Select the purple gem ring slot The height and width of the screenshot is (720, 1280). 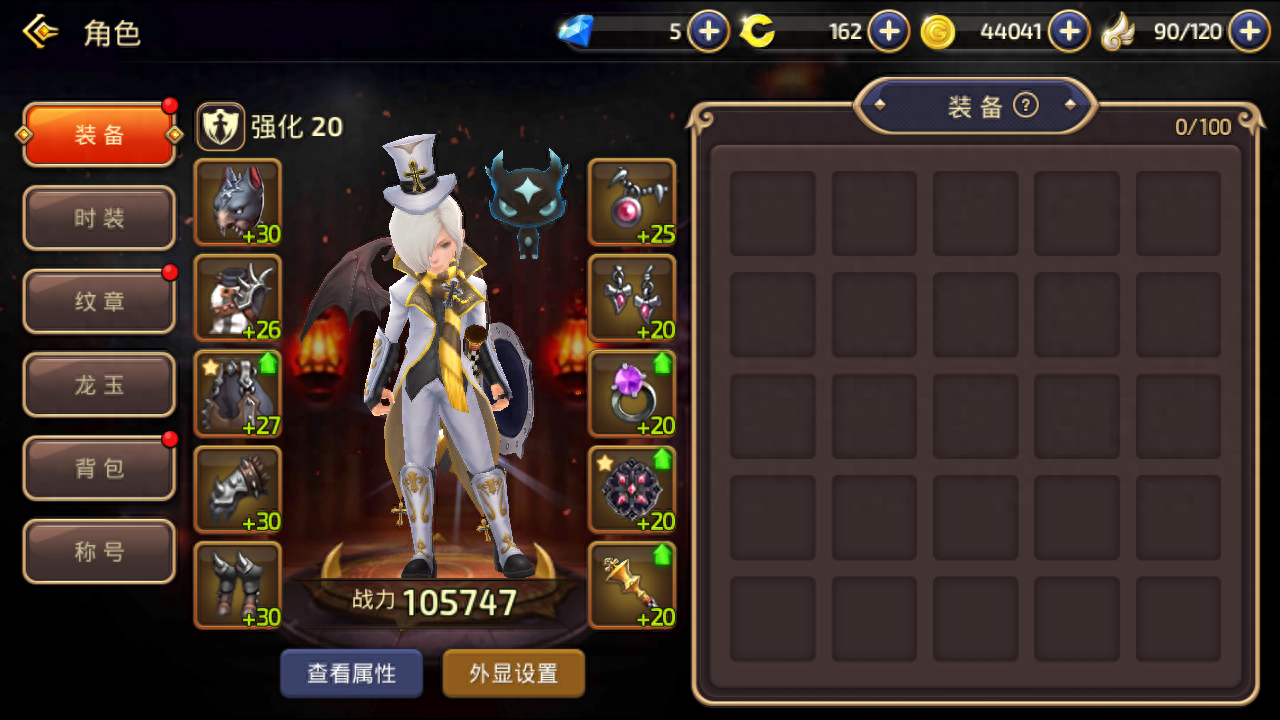(x=632, y=394)
